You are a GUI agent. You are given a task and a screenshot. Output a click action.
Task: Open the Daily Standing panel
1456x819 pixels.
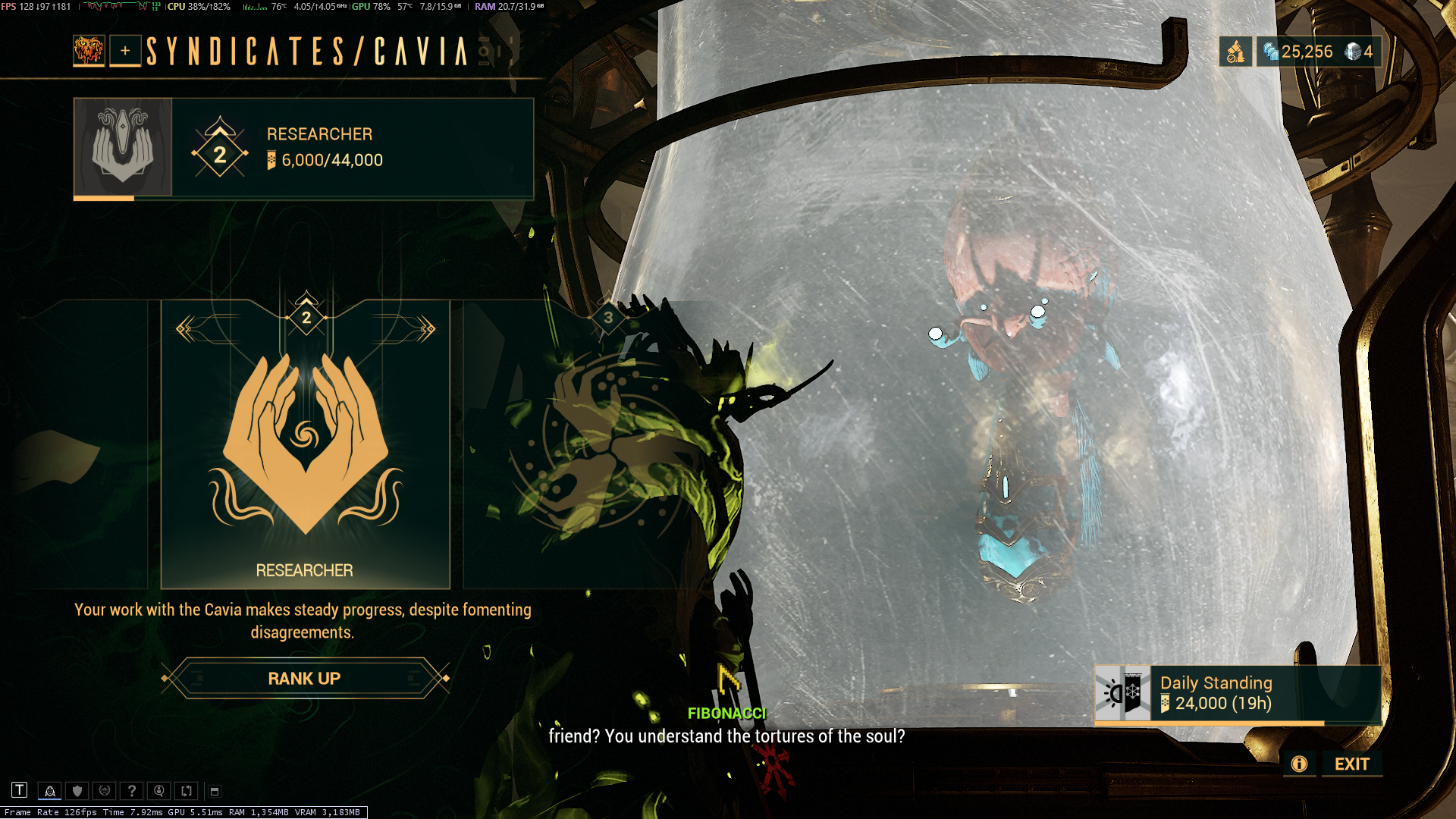pyautogui.click(x=1236, y=694)
